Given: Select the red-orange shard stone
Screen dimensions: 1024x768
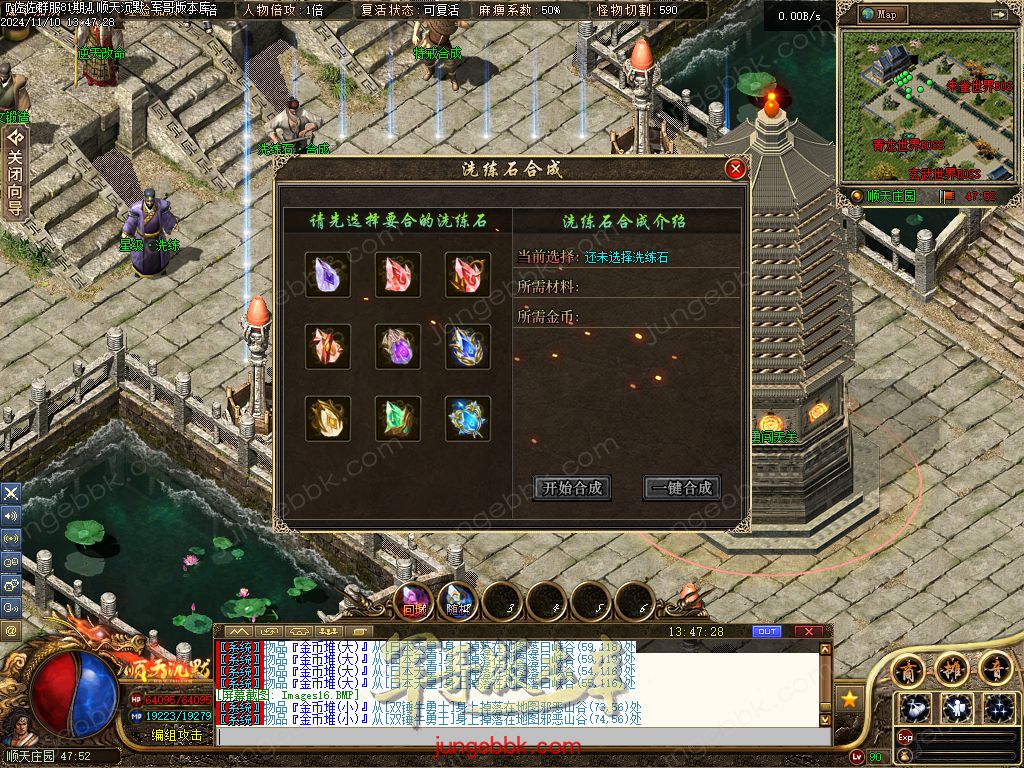Looking at the screenshot, I should coord(328,347).
